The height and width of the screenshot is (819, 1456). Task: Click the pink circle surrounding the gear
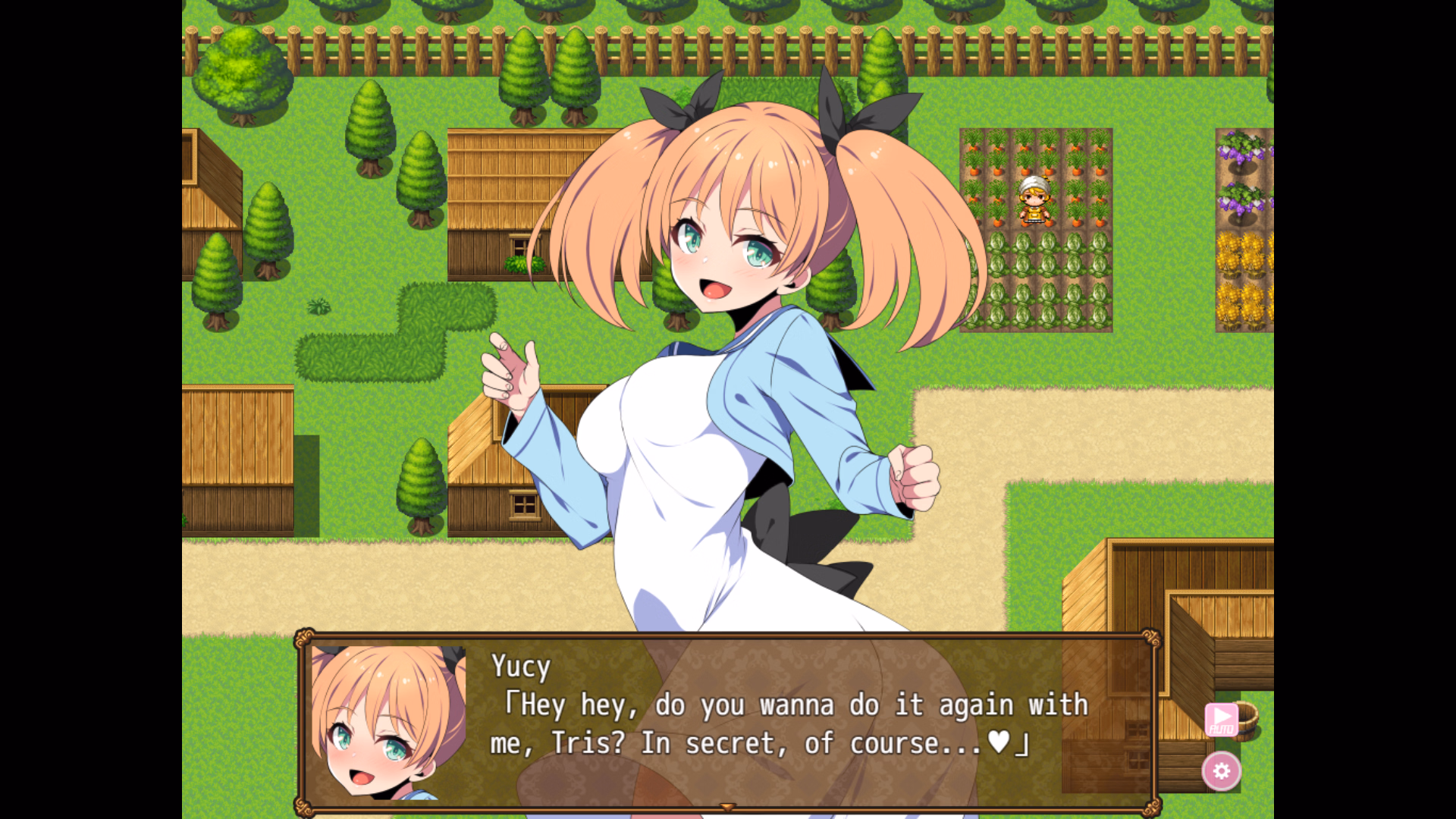(x=1222, y=772)
